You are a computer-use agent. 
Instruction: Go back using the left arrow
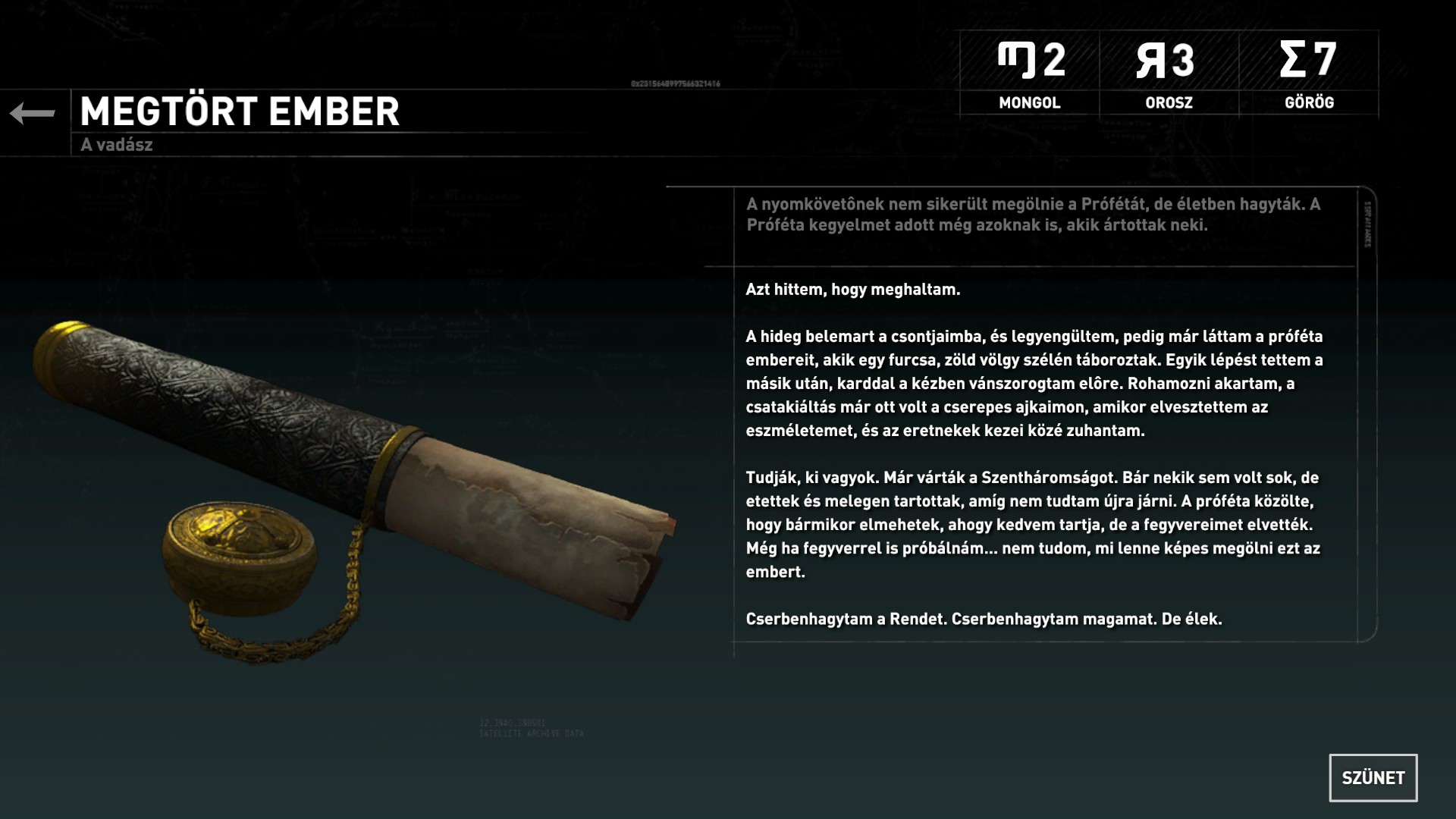pyautogui.click(x=33, y=114)
